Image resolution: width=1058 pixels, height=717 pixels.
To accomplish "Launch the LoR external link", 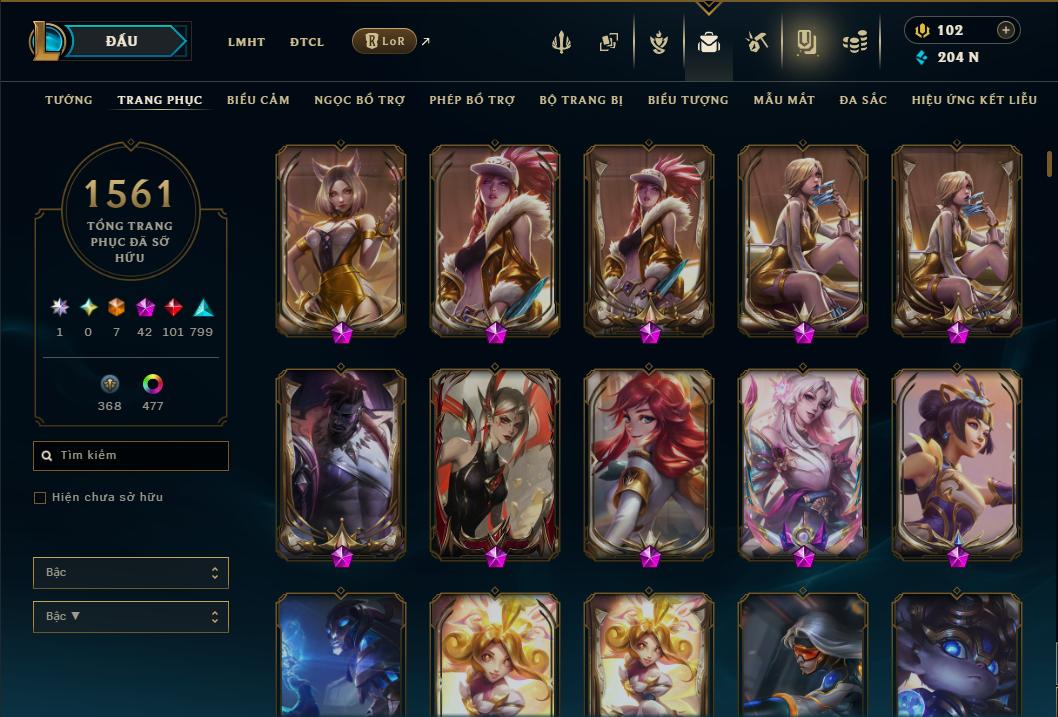I will coord(385,41).
